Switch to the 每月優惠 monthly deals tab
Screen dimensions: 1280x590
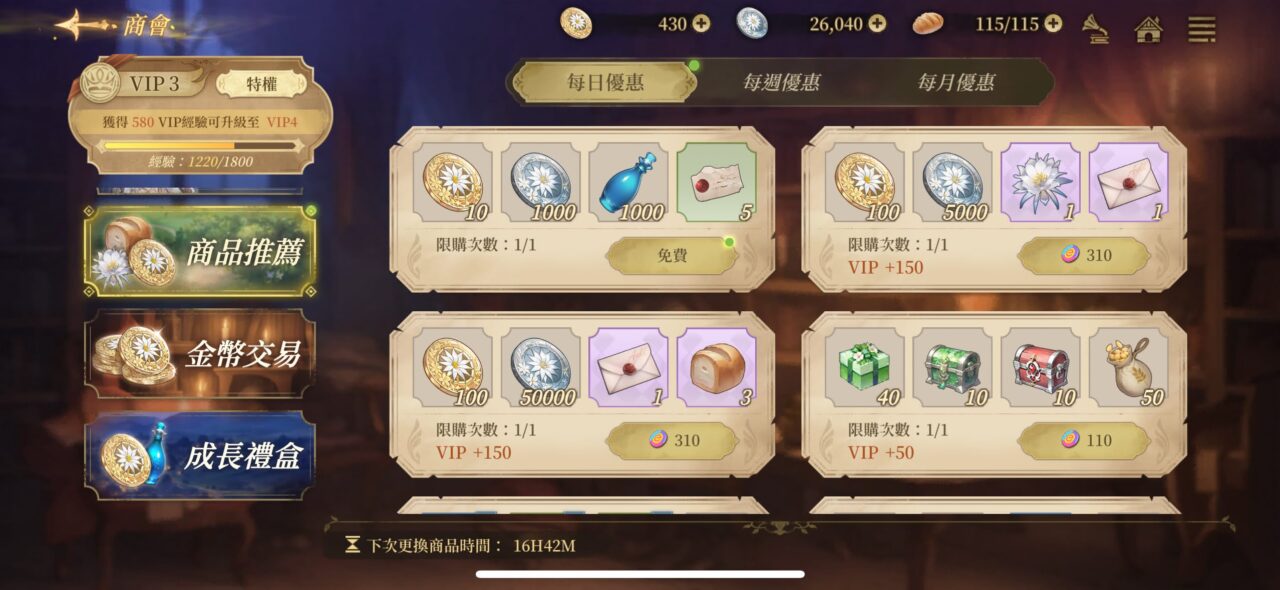tap(956, 82)
